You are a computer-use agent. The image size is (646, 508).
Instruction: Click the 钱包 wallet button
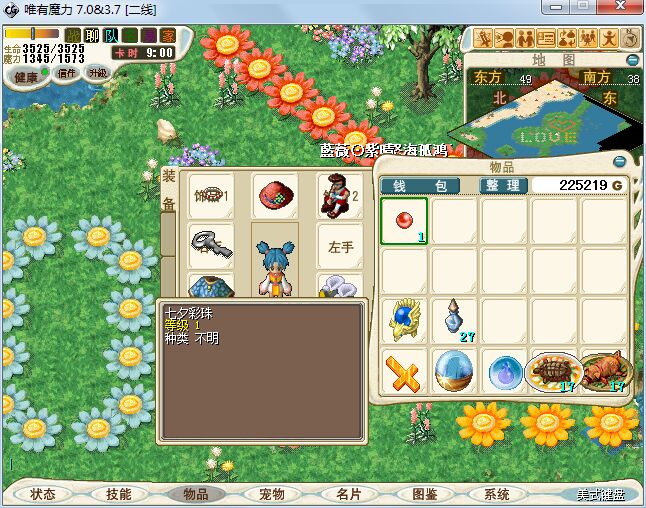[420, 185]
